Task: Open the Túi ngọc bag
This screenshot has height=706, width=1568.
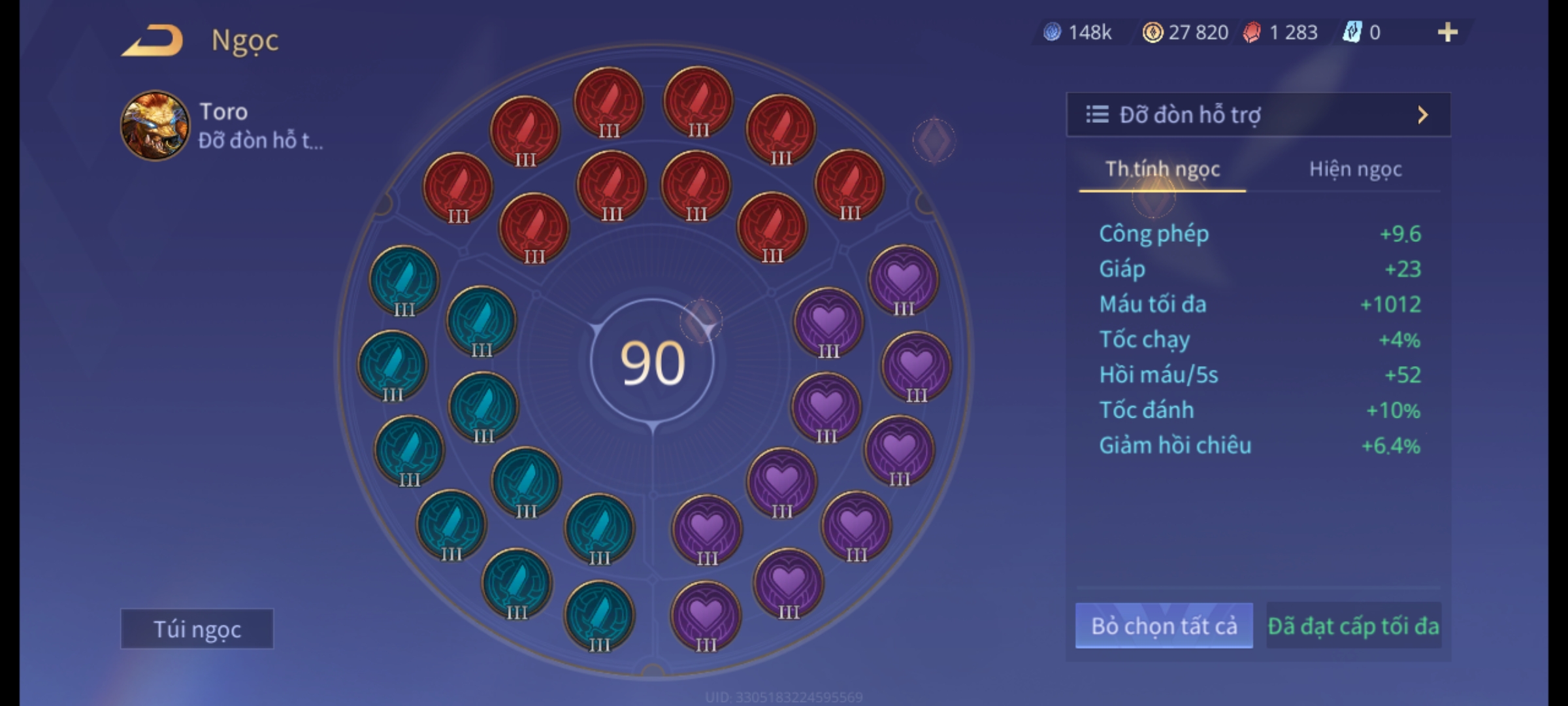Action: coord(197,629)
